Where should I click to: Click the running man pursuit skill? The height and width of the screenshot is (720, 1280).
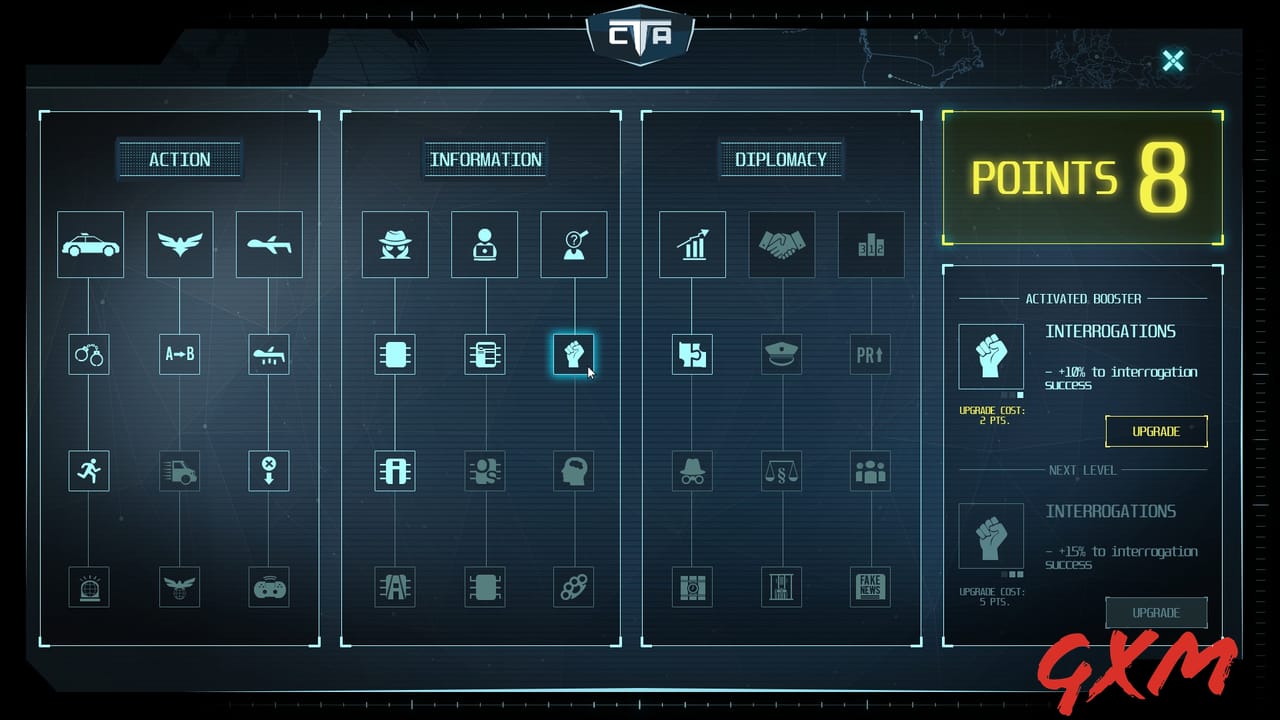point(89,471)
